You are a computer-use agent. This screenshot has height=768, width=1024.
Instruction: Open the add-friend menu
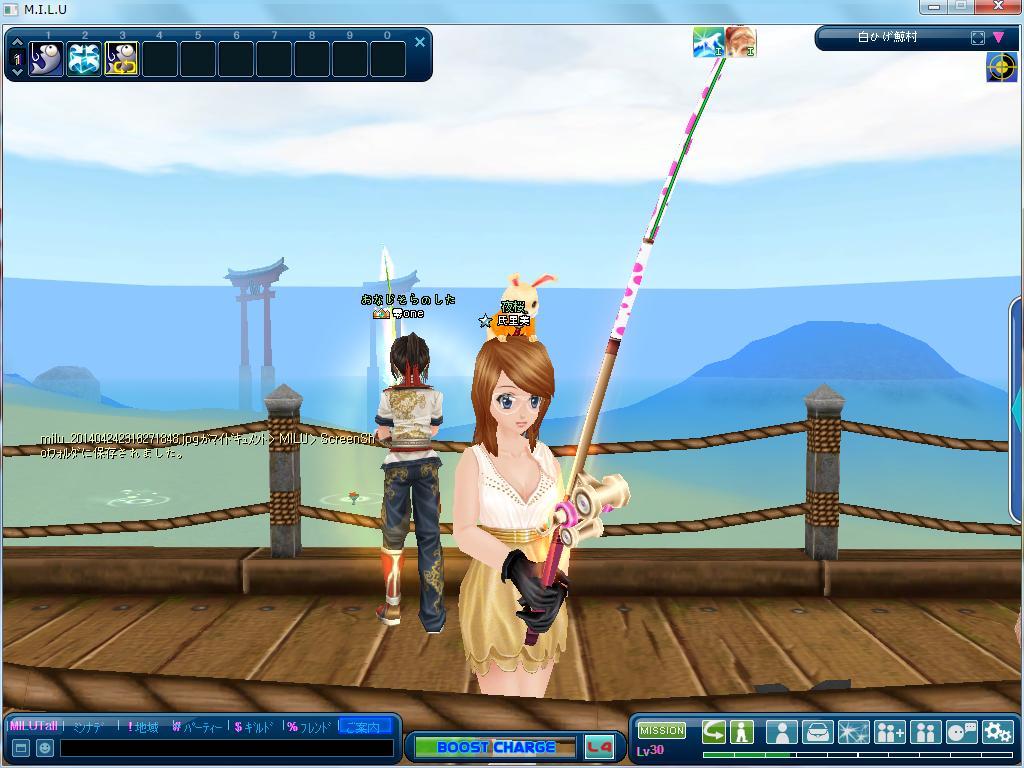[889, 732]
